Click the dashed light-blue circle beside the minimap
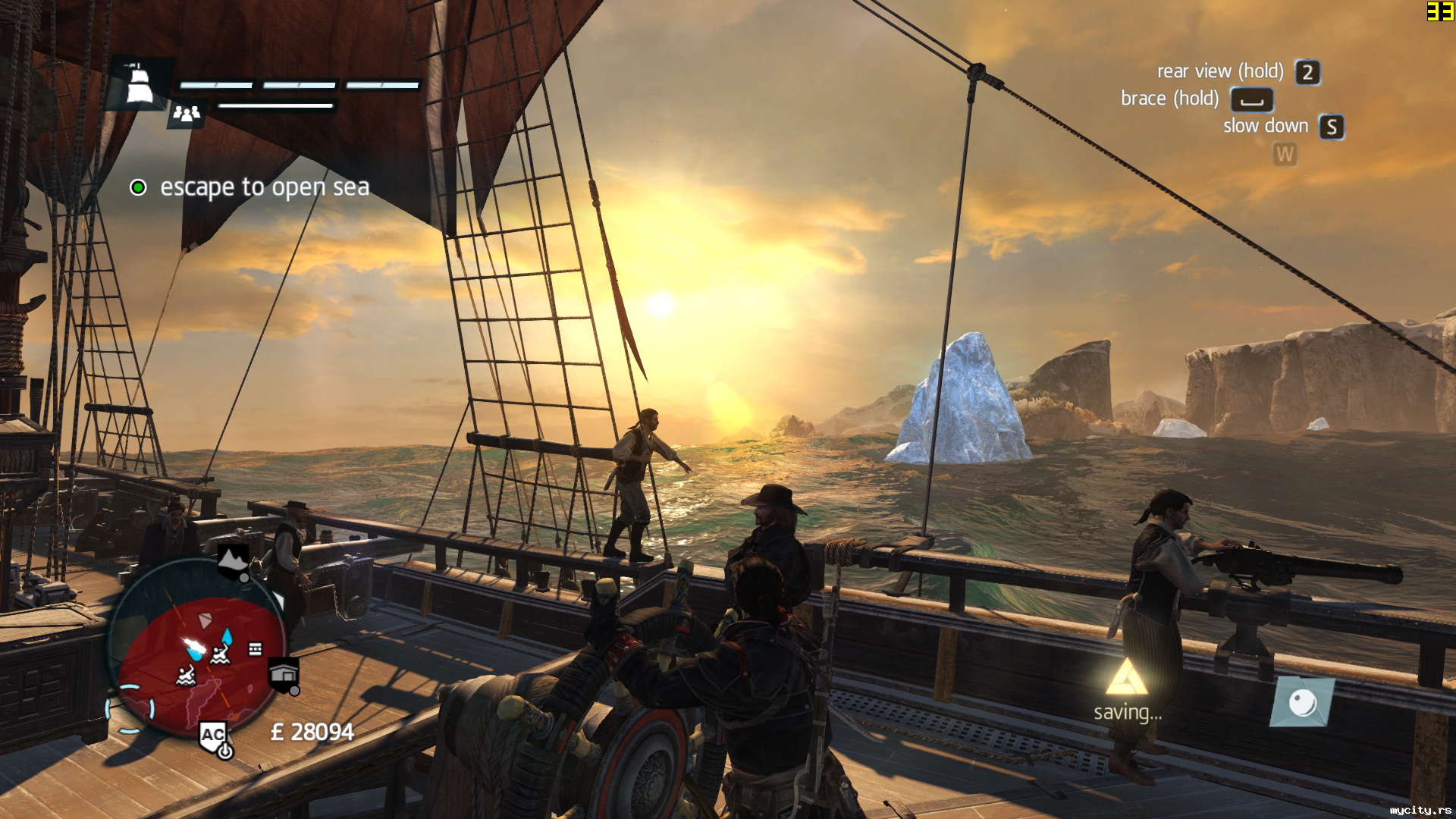The width and height of the screenshot is (1456, 819). point(130,709)
